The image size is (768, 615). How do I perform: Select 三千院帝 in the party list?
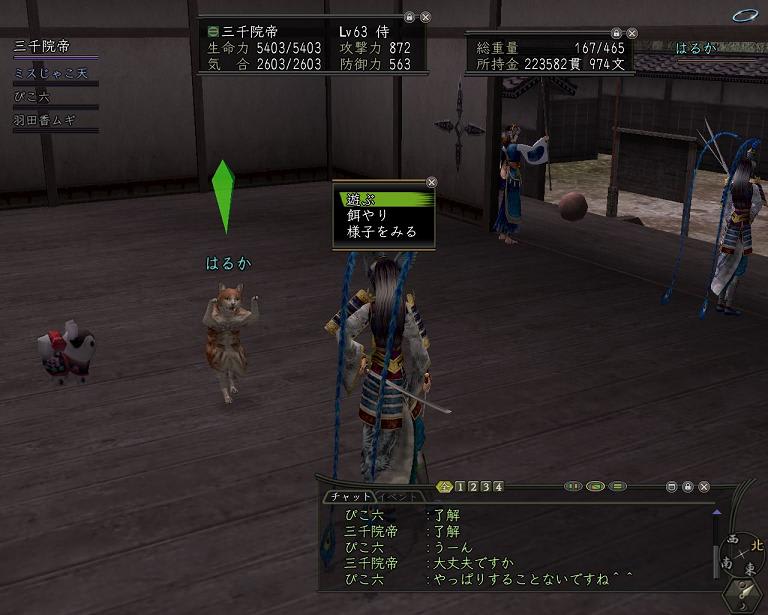40,46
